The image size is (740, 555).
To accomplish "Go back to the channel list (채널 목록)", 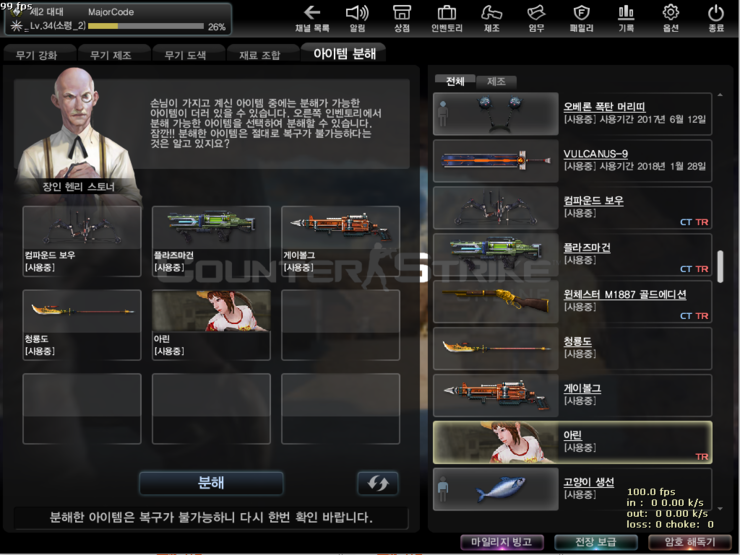I will (311, 17).
